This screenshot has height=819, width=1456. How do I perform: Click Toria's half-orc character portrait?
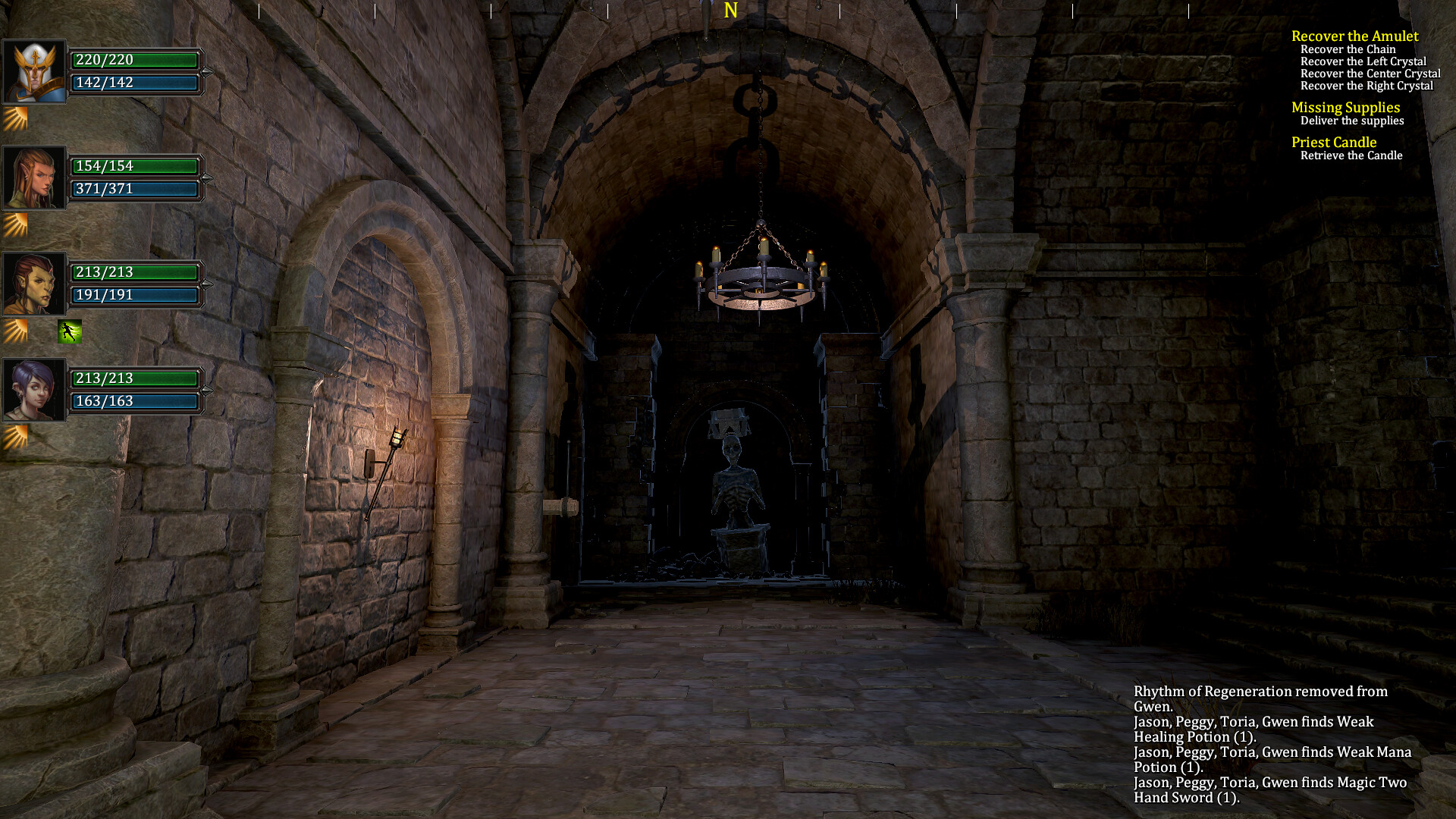pos(35,282)
